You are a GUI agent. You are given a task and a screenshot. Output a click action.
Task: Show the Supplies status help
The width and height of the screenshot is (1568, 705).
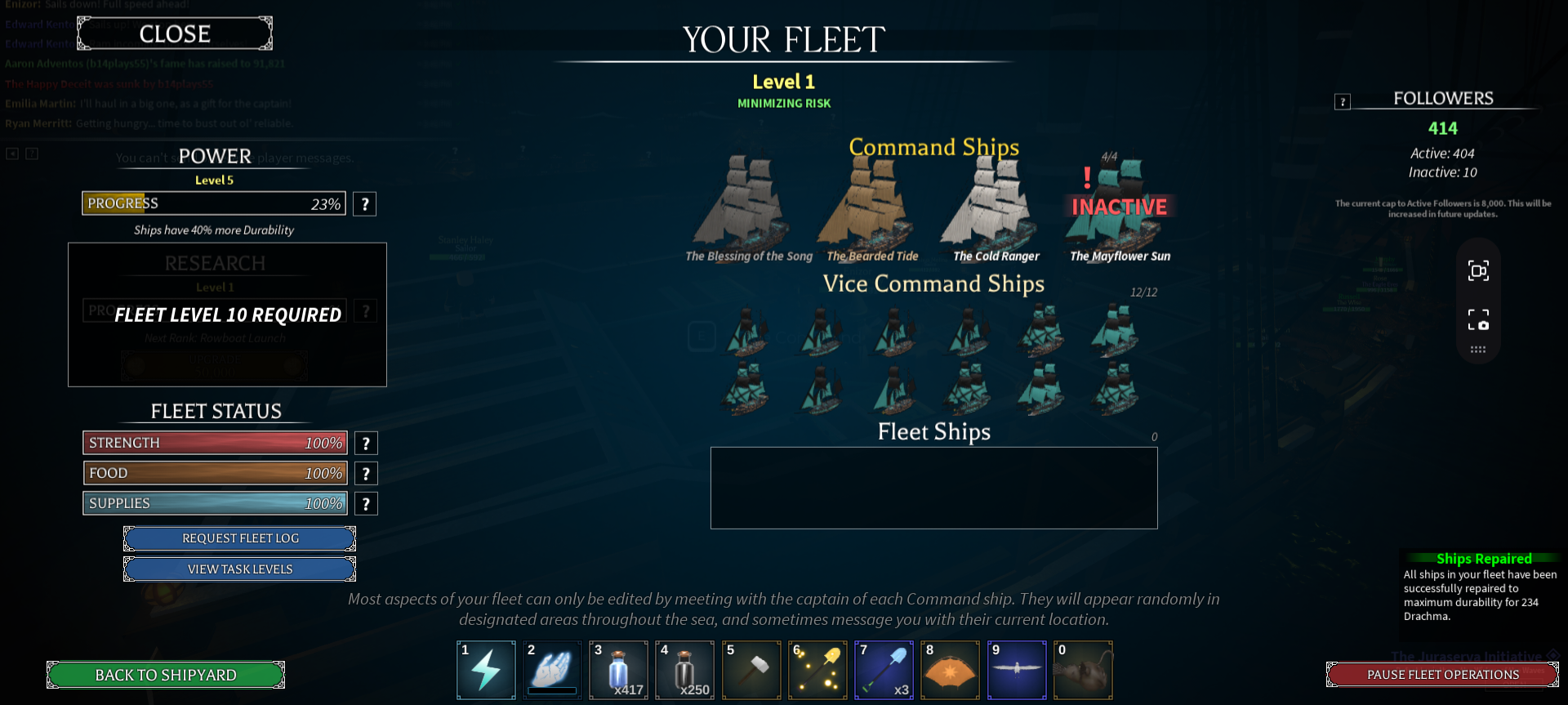pos(366,504)
